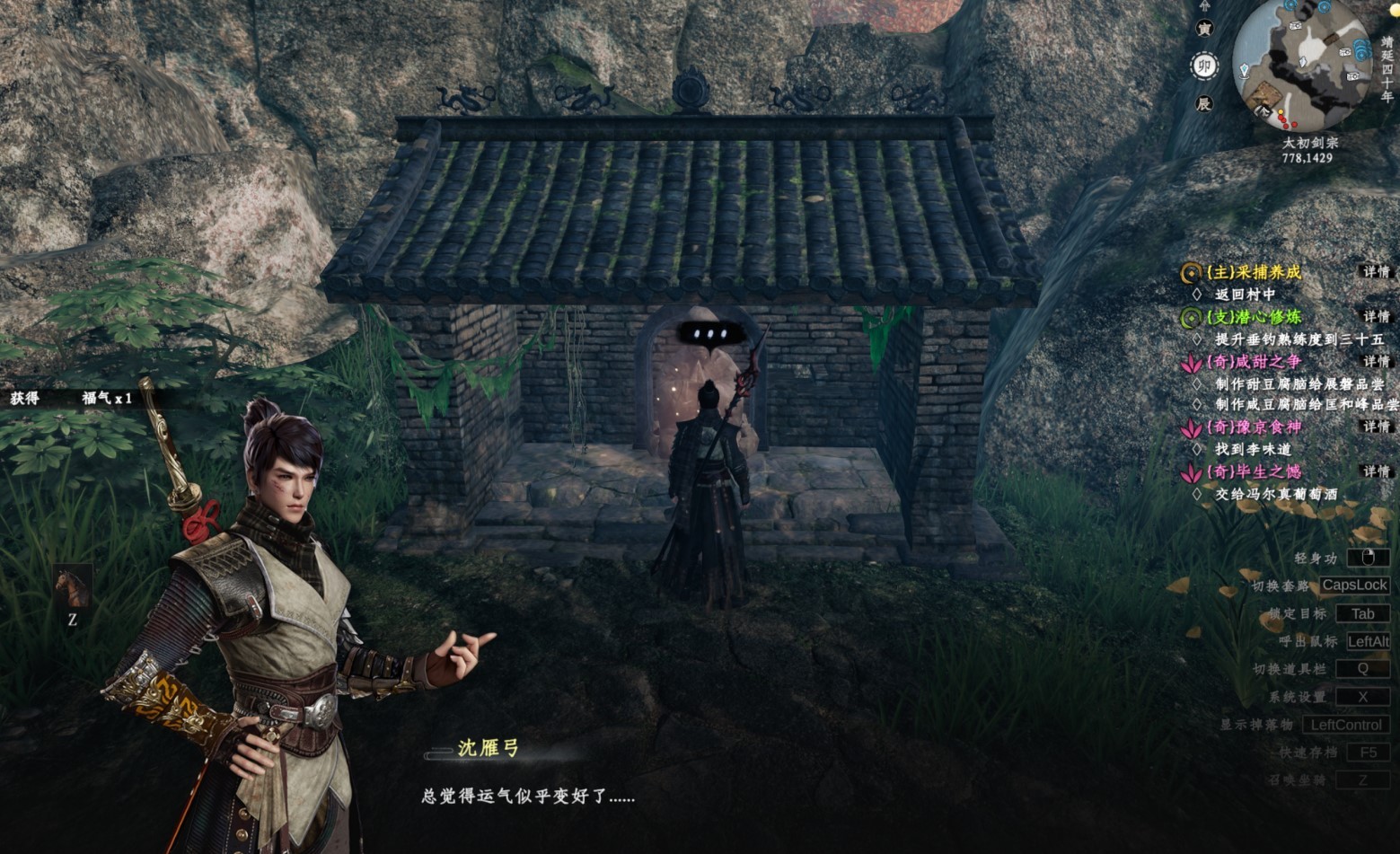Click the pink flower icon beside 咸甜之争

1192,363
